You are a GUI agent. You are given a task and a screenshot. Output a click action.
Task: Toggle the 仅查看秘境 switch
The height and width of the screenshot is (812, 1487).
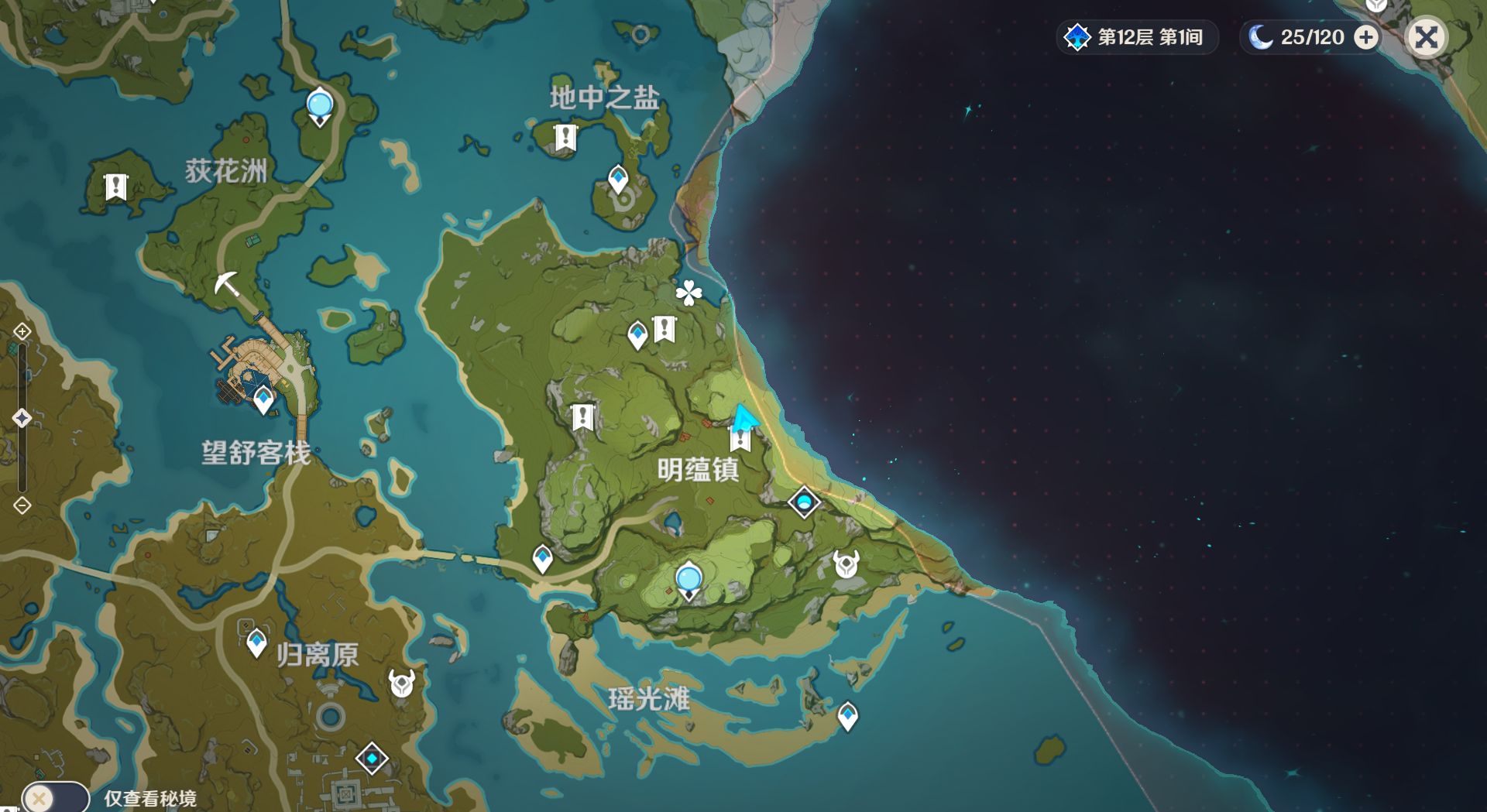pos(55,797)
